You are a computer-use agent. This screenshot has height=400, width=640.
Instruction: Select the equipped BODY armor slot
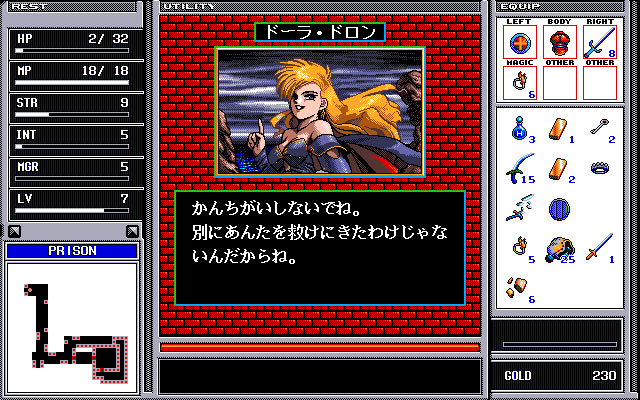[558, 42]
